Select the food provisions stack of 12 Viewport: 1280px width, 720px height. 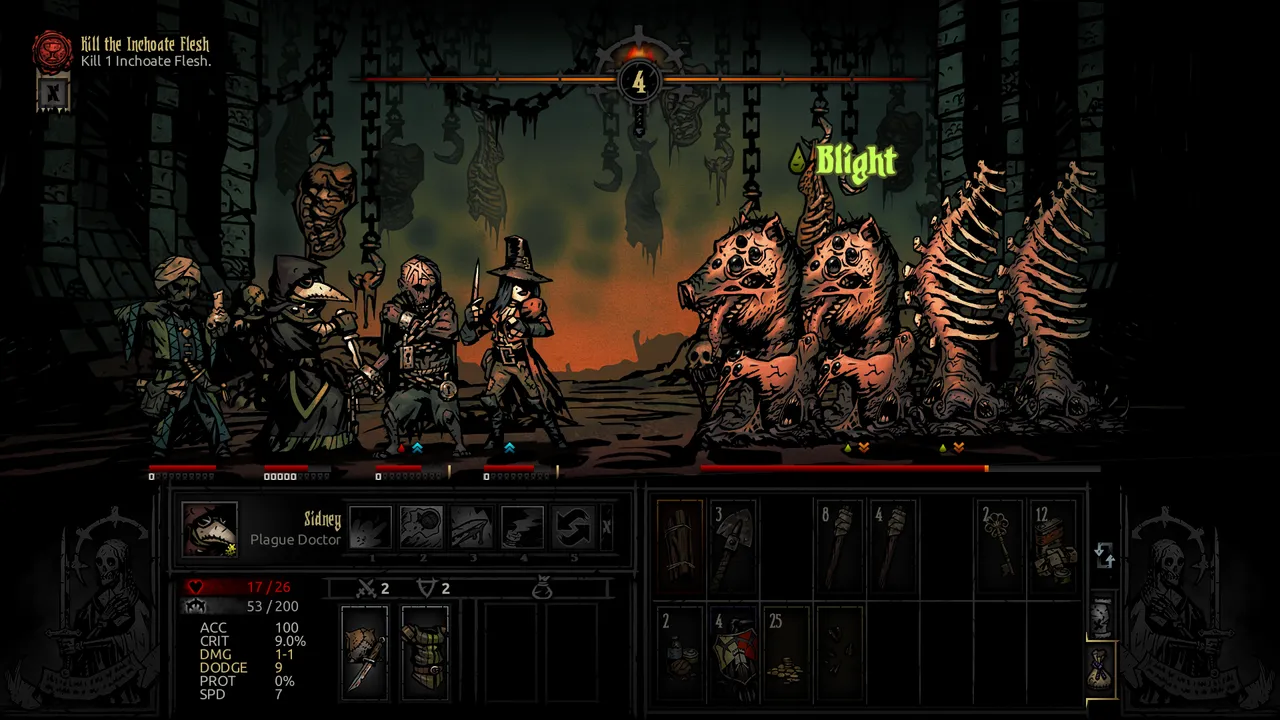[x=1053, y=546]
